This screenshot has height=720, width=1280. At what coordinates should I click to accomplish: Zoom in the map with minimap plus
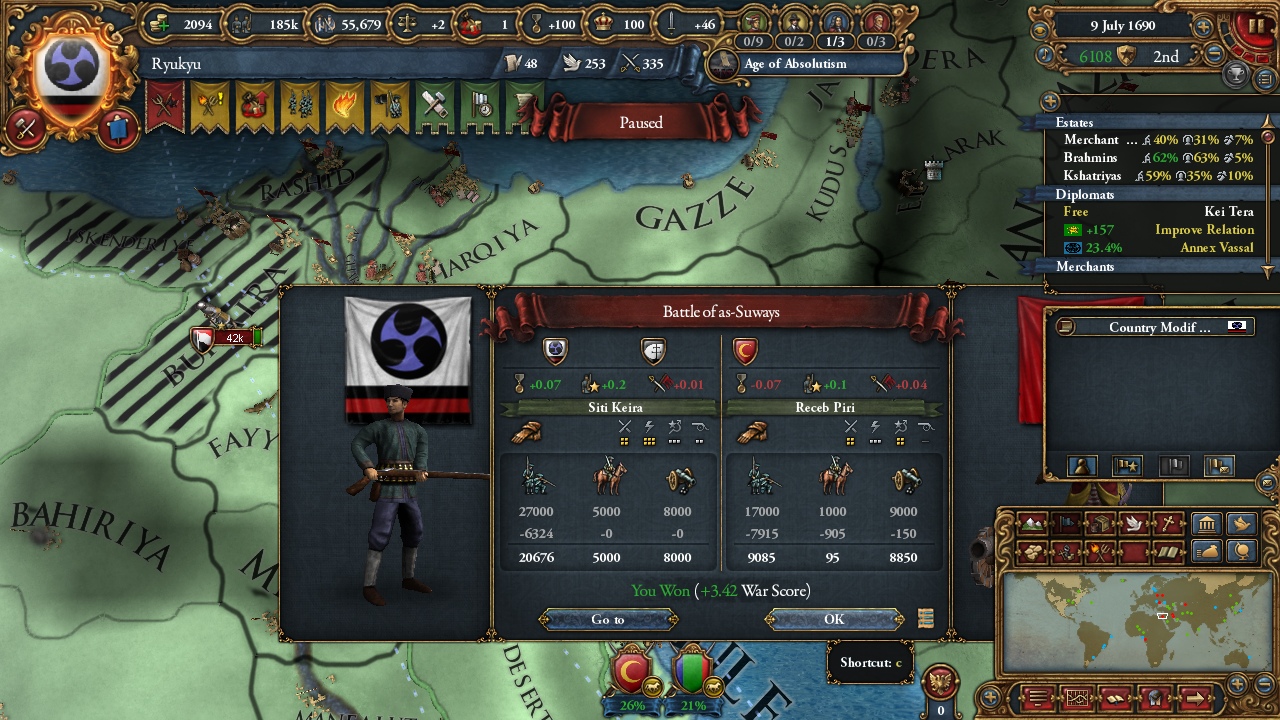[1237, 684]
